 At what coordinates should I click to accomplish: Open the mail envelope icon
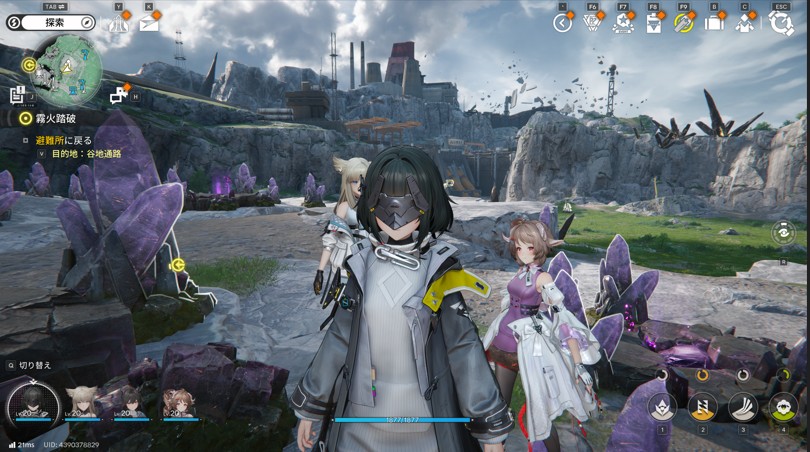(149, 23)
